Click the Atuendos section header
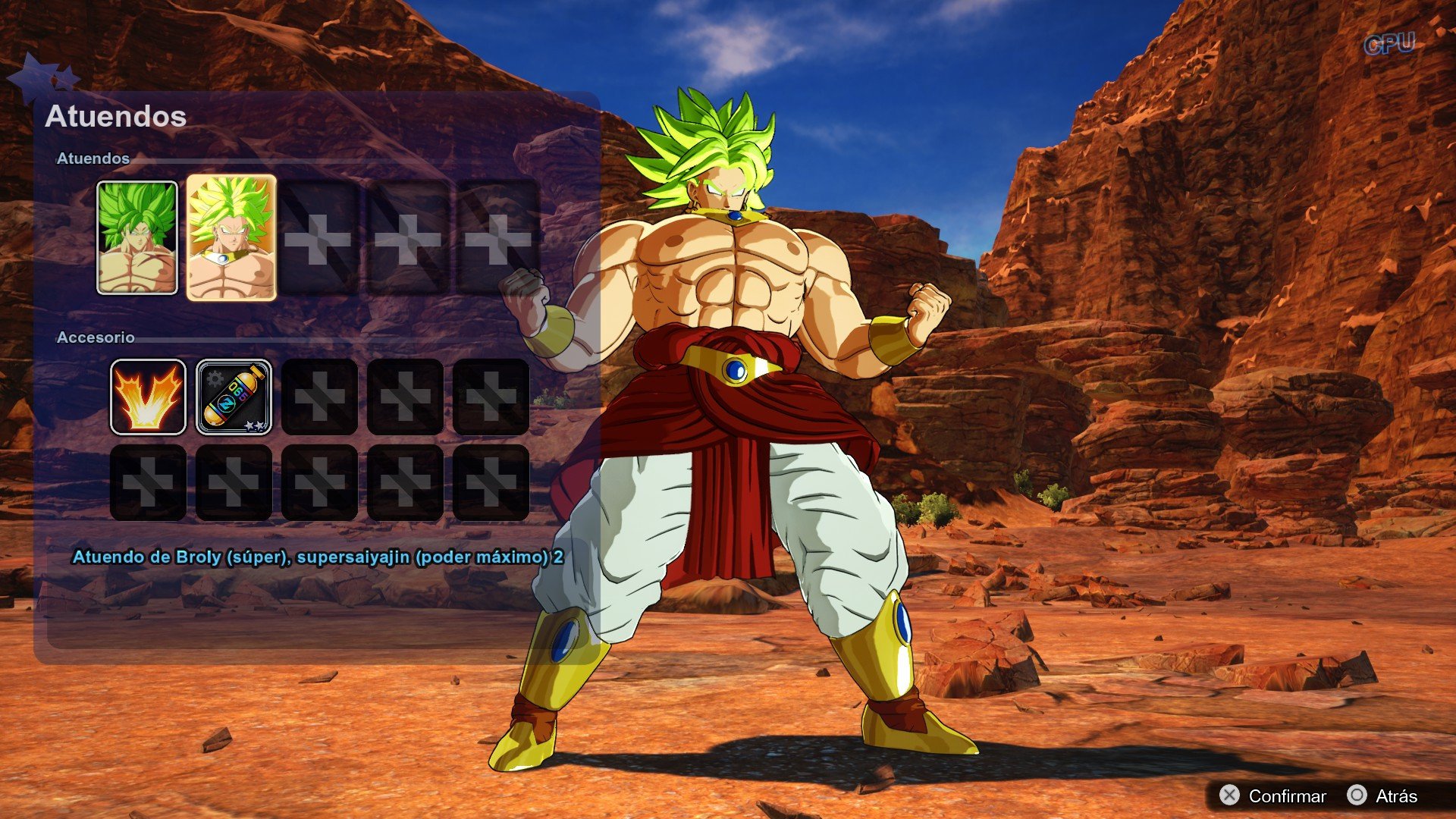 (x=94, y=159)
